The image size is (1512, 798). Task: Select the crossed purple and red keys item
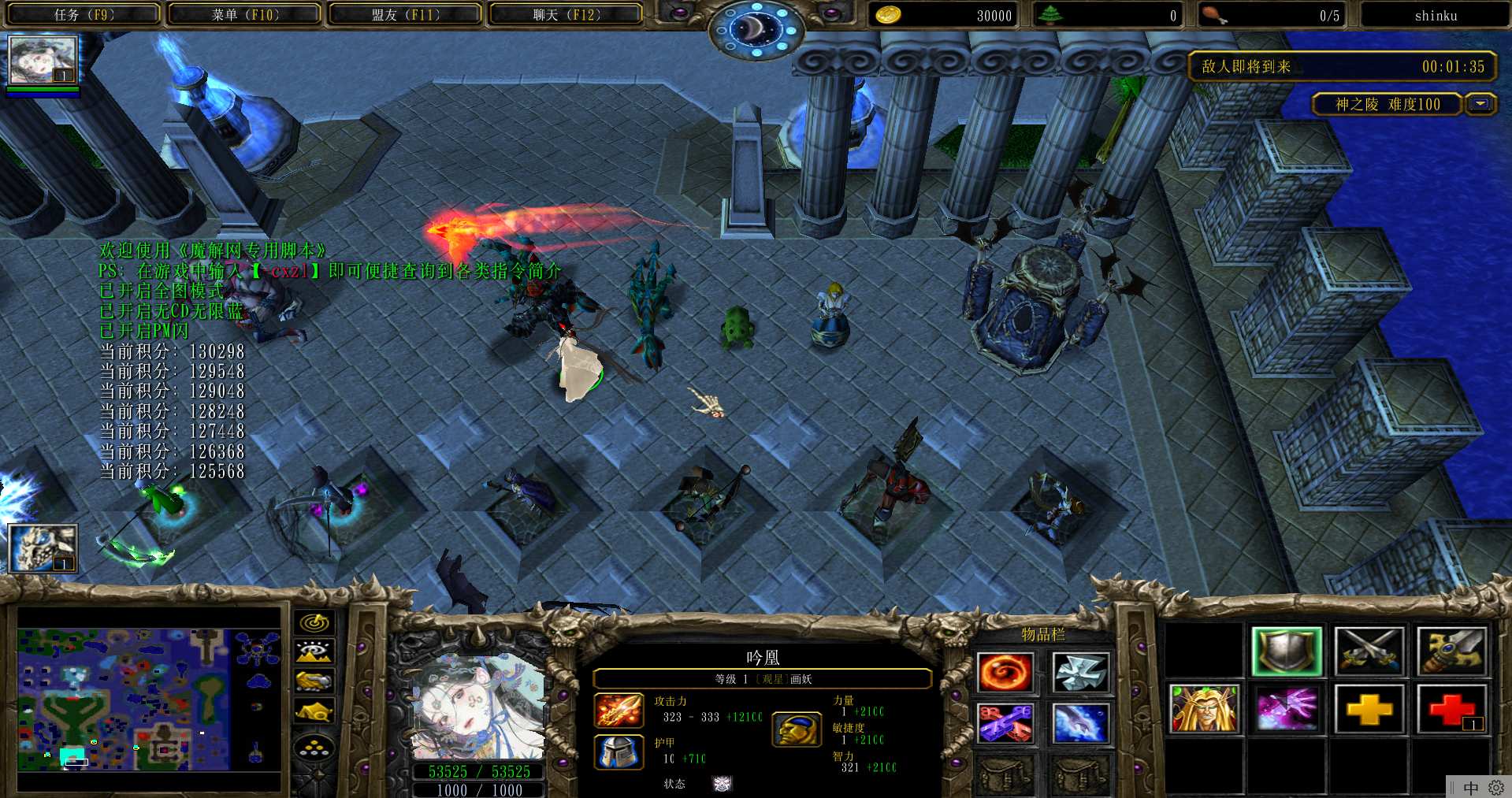[x=1005, y=723]
